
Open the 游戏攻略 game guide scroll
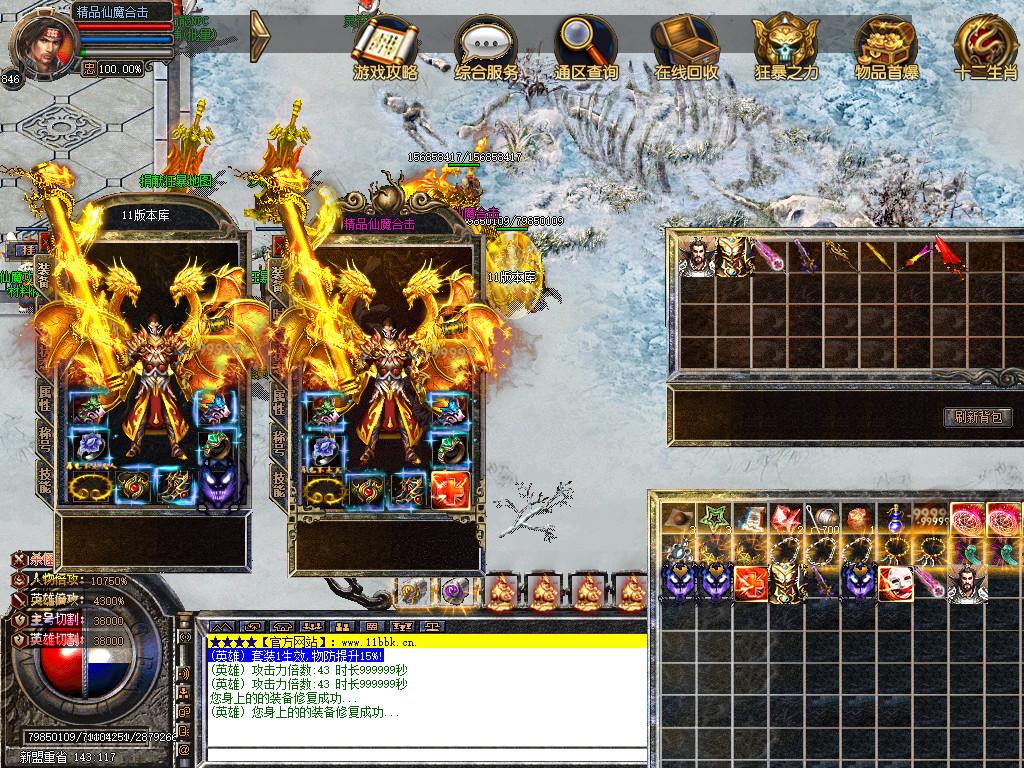(x=386, y=47)
